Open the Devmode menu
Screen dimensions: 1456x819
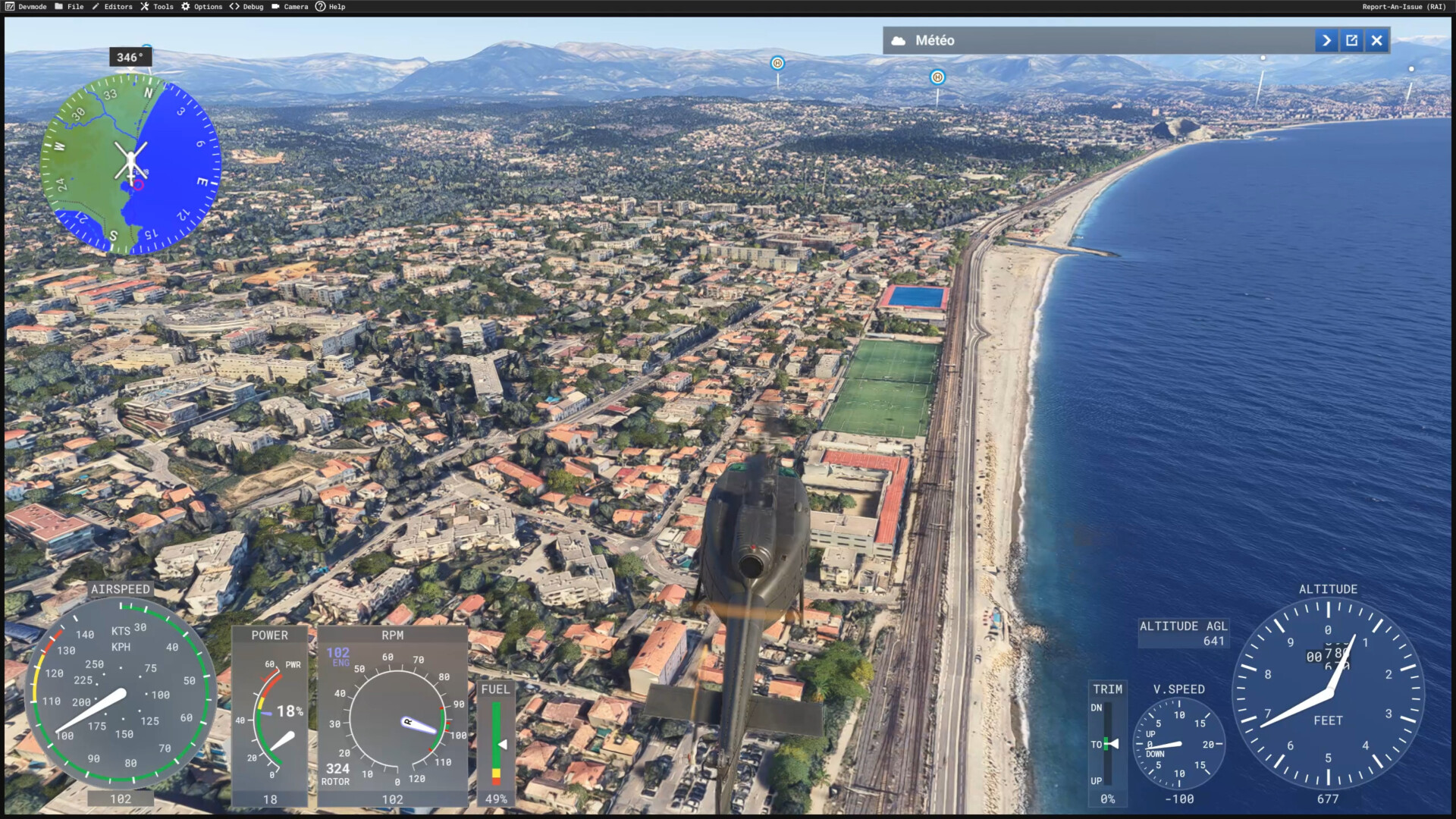tap(27, 7)
